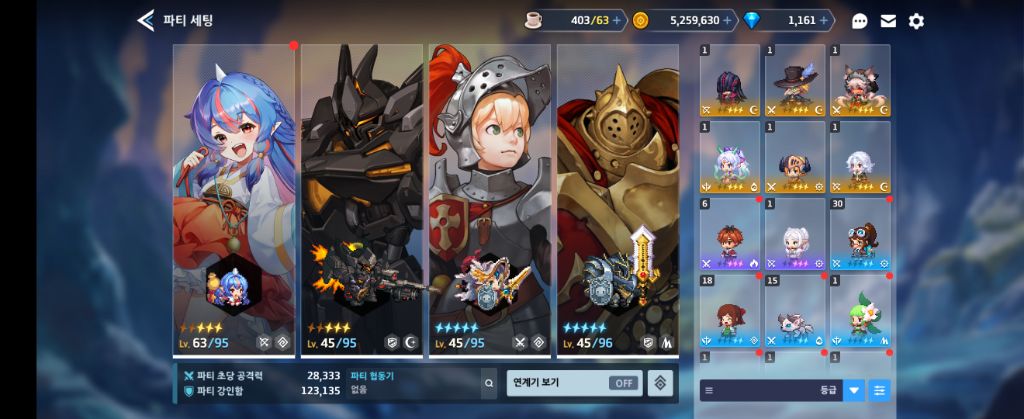Select the blue-haired horned girl party slot
The width and height of the screenshot is (1024, 419).
[234, 200]
